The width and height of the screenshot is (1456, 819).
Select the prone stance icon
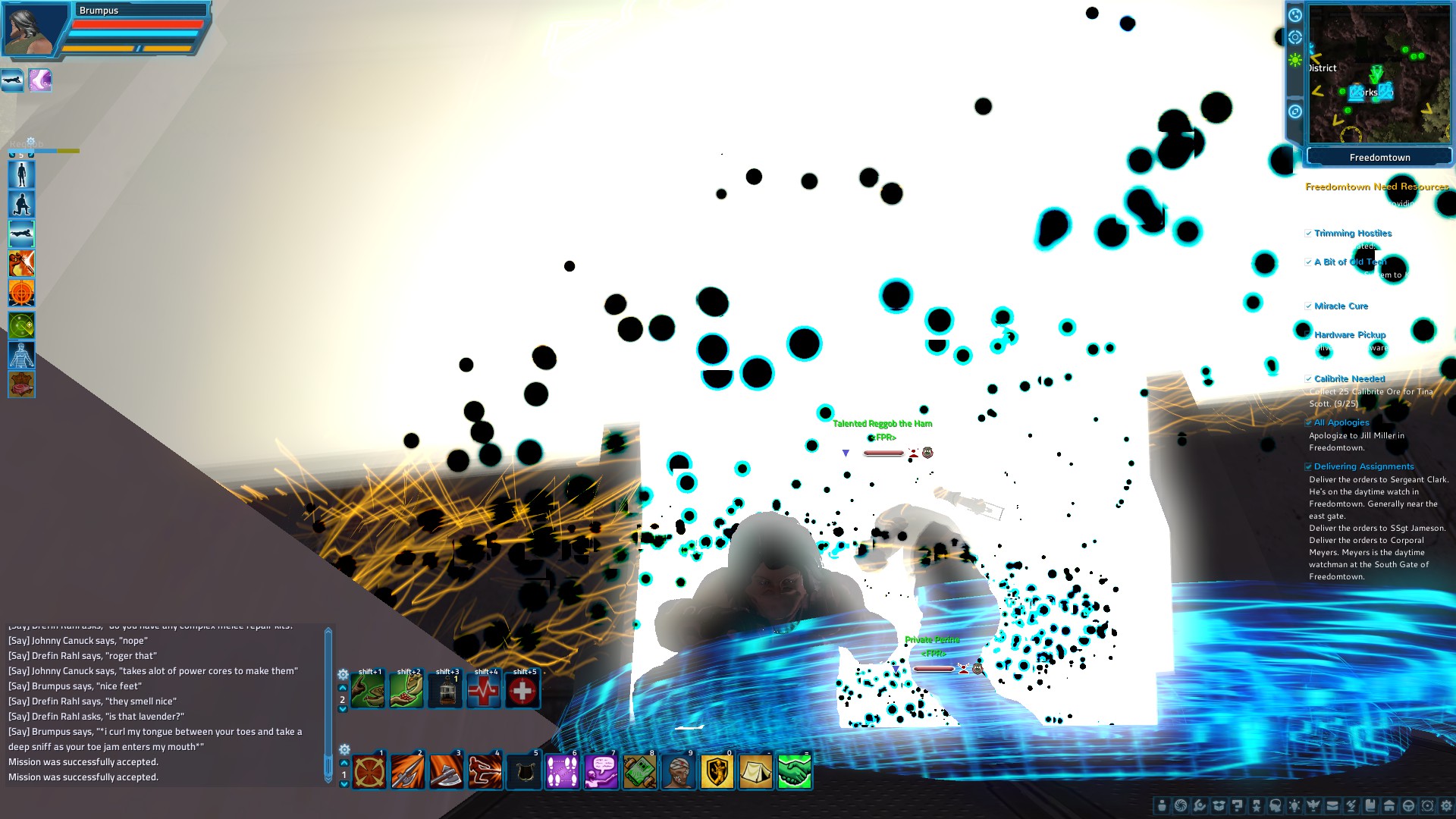[21, 234]
